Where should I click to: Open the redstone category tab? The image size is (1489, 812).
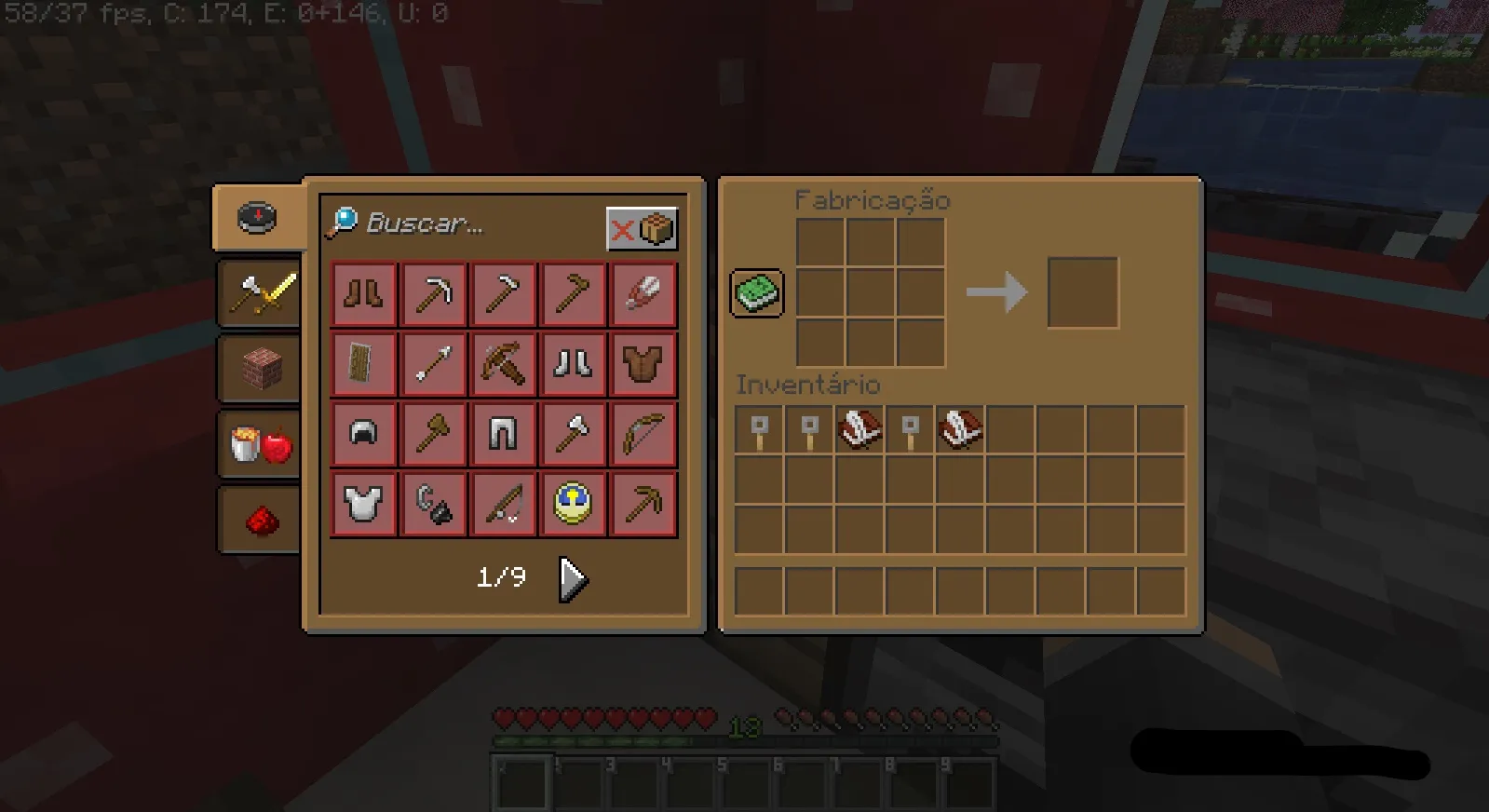(259, 518)
